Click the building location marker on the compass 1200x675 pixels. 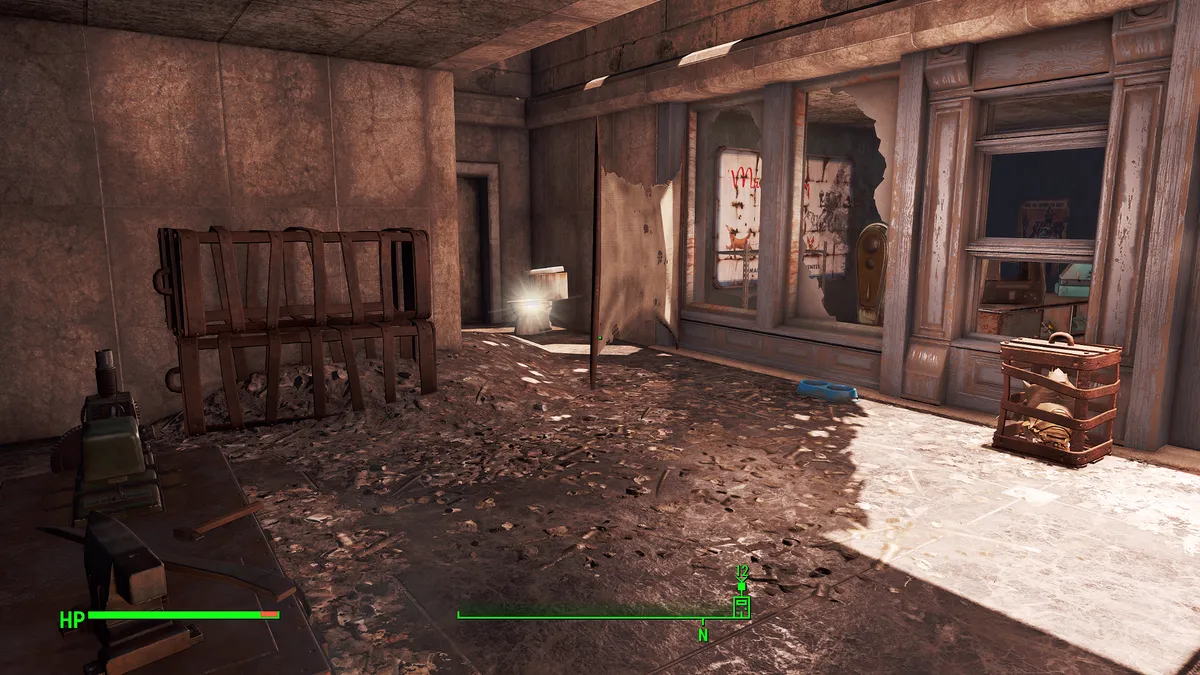point(741,606)
